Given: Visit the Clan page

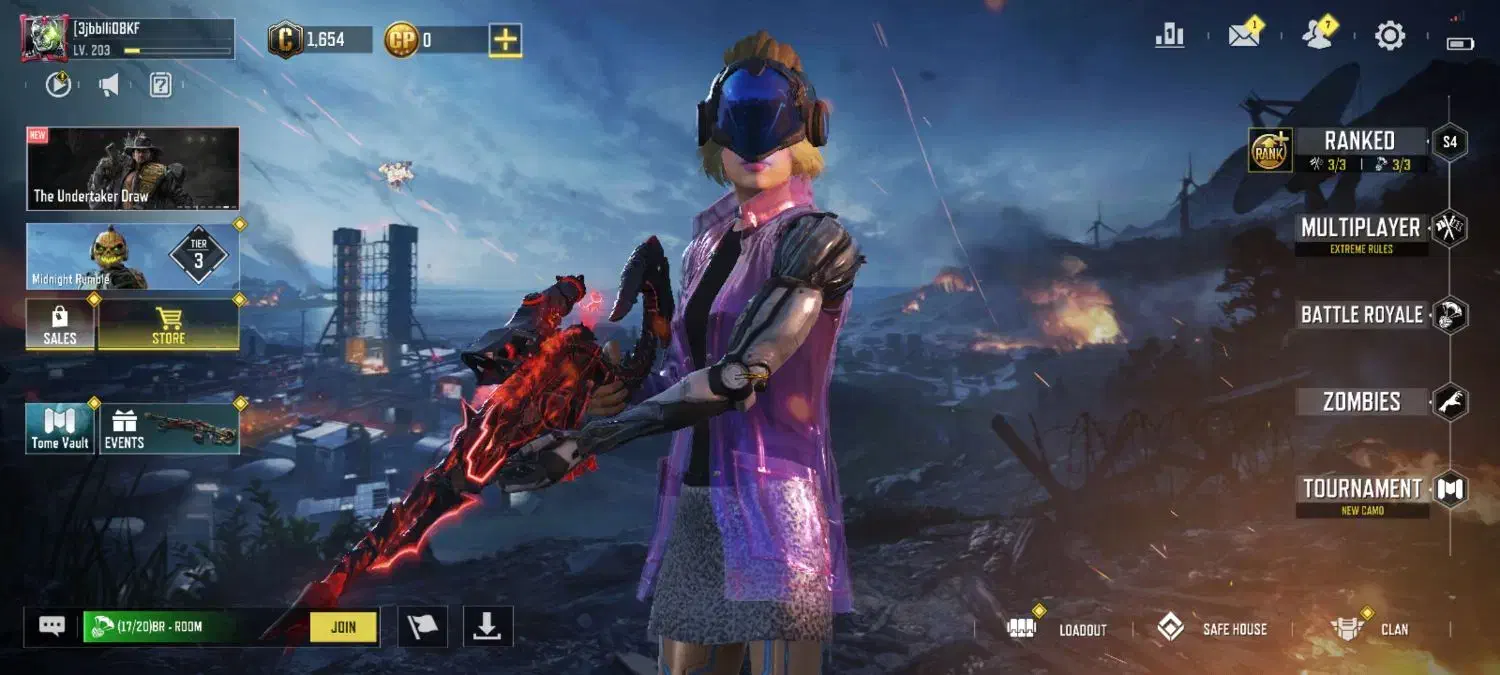Looking at the screenshot, I should (x=1370, y=629).
